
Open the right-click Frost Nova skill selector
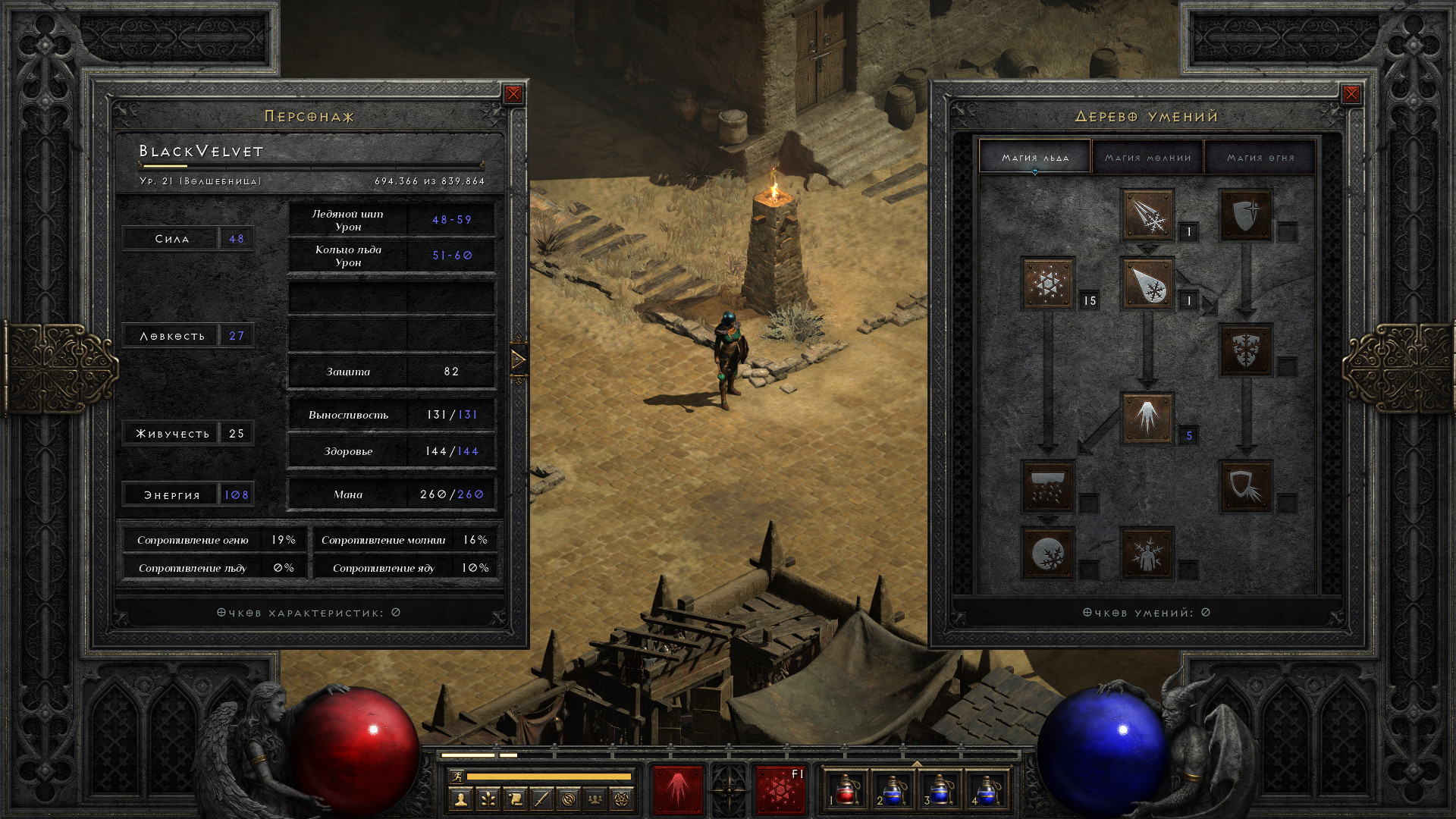pyautogui.click(x=780, y=789)
